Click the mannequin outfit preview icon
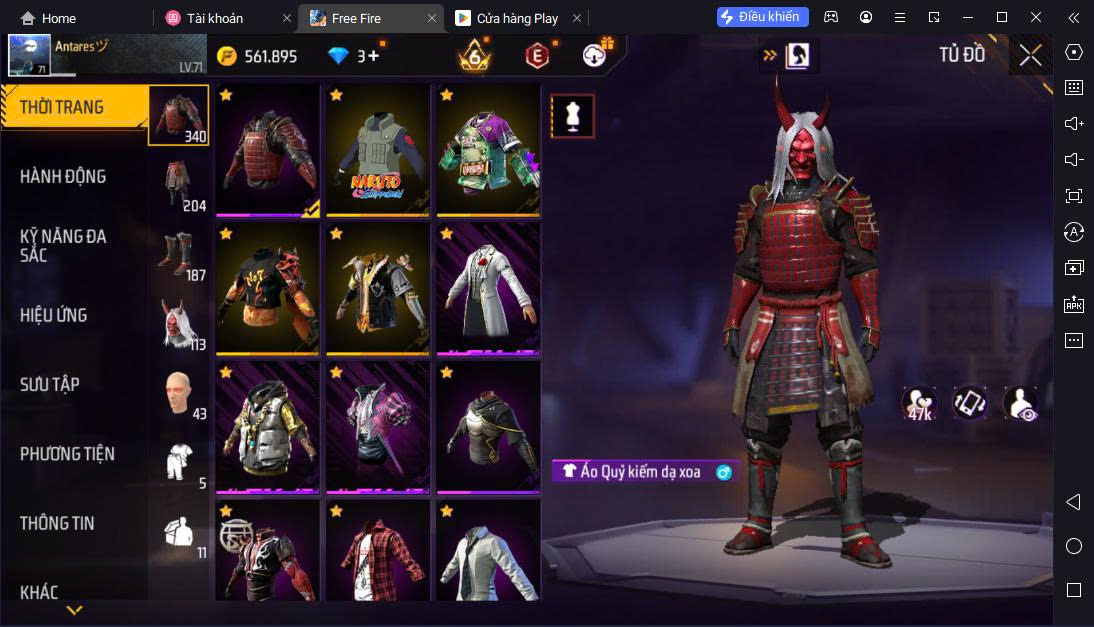1094x627 pixels. click(x=572, y=116)
